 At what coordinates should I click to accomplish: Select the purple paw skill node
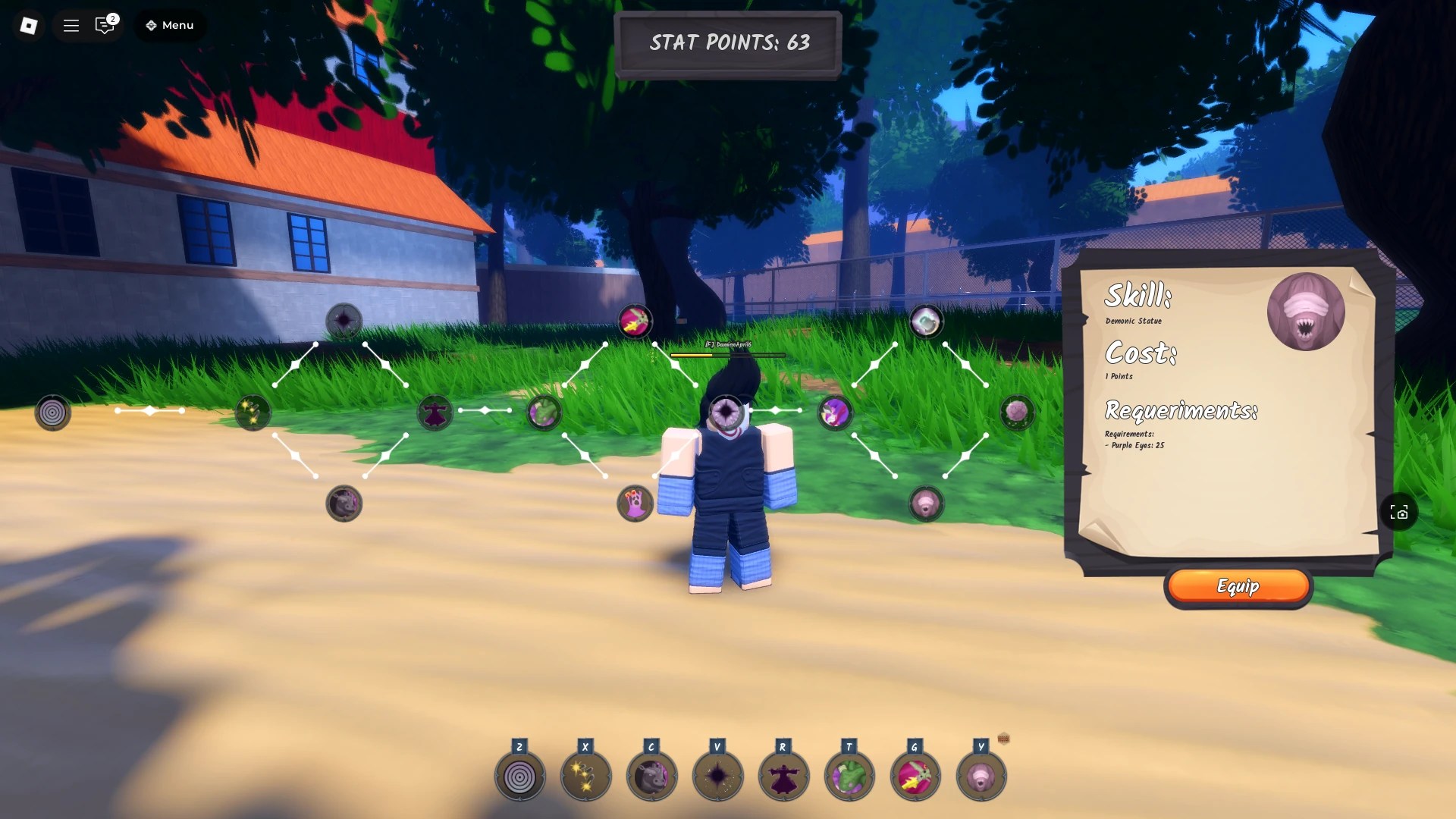click(635, 504)
